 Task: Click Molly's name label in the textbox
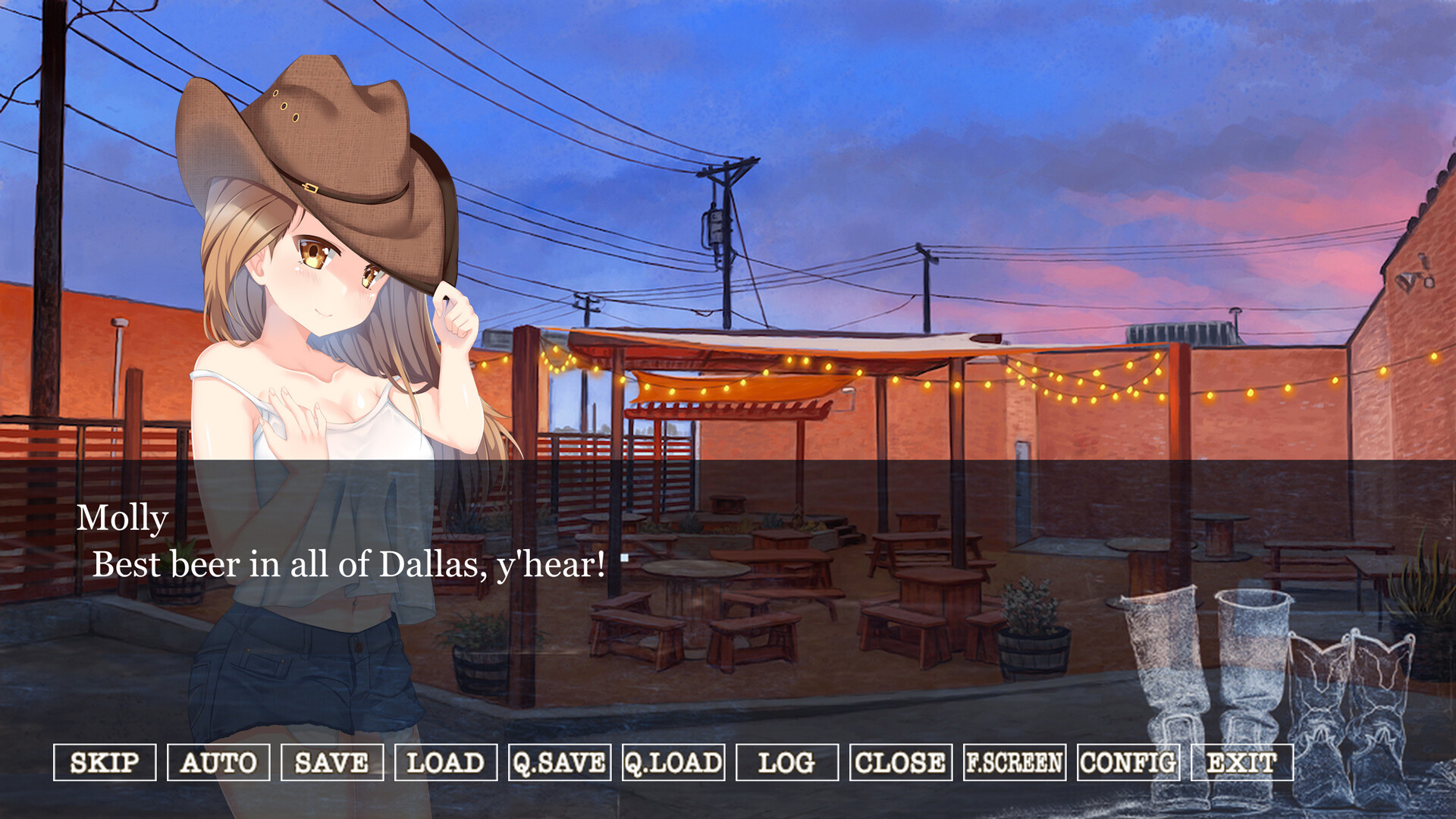coord(124,518)
